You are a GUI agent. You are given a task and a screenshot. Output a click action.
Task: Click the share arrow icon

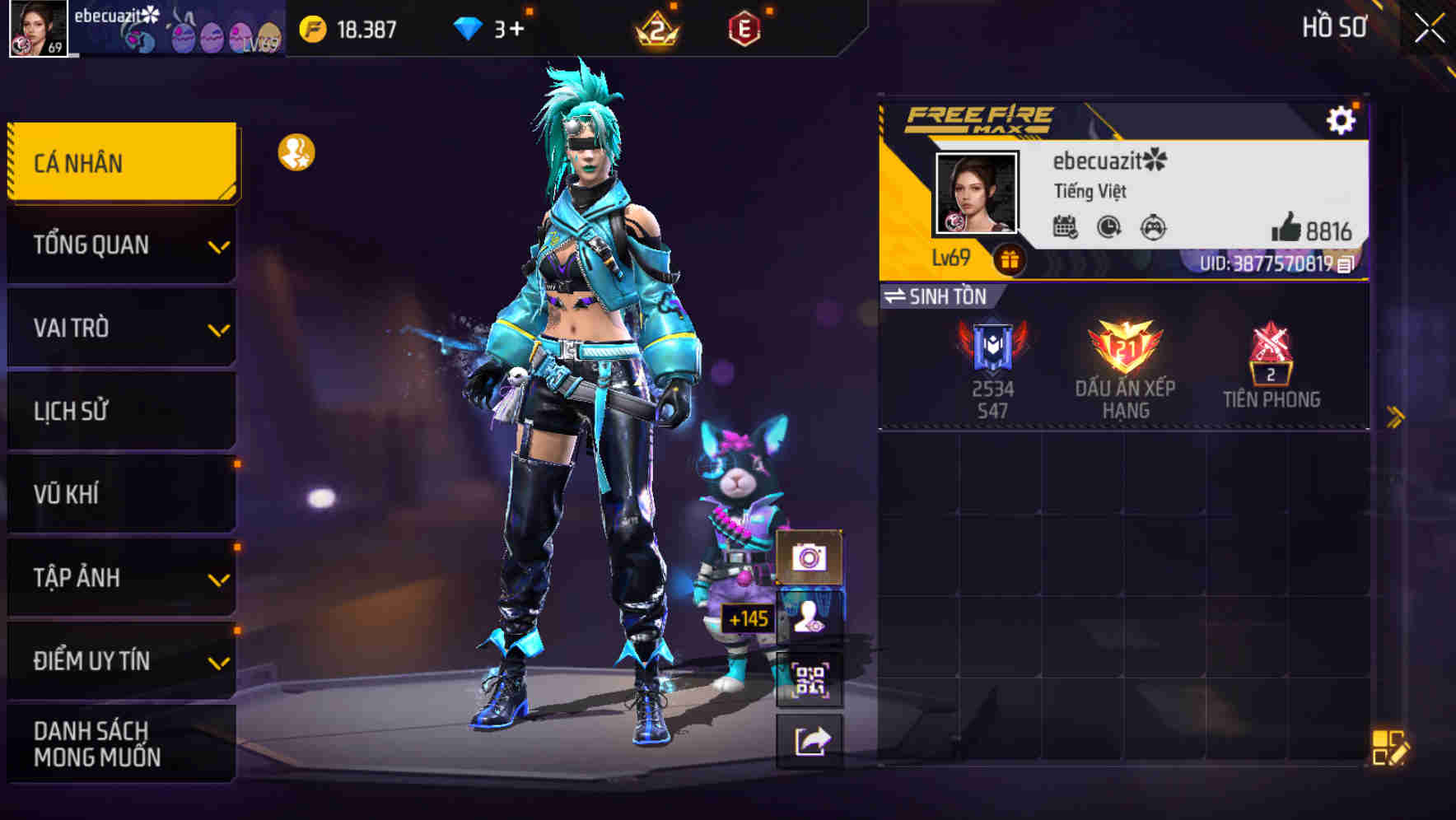tap(810, 739)
